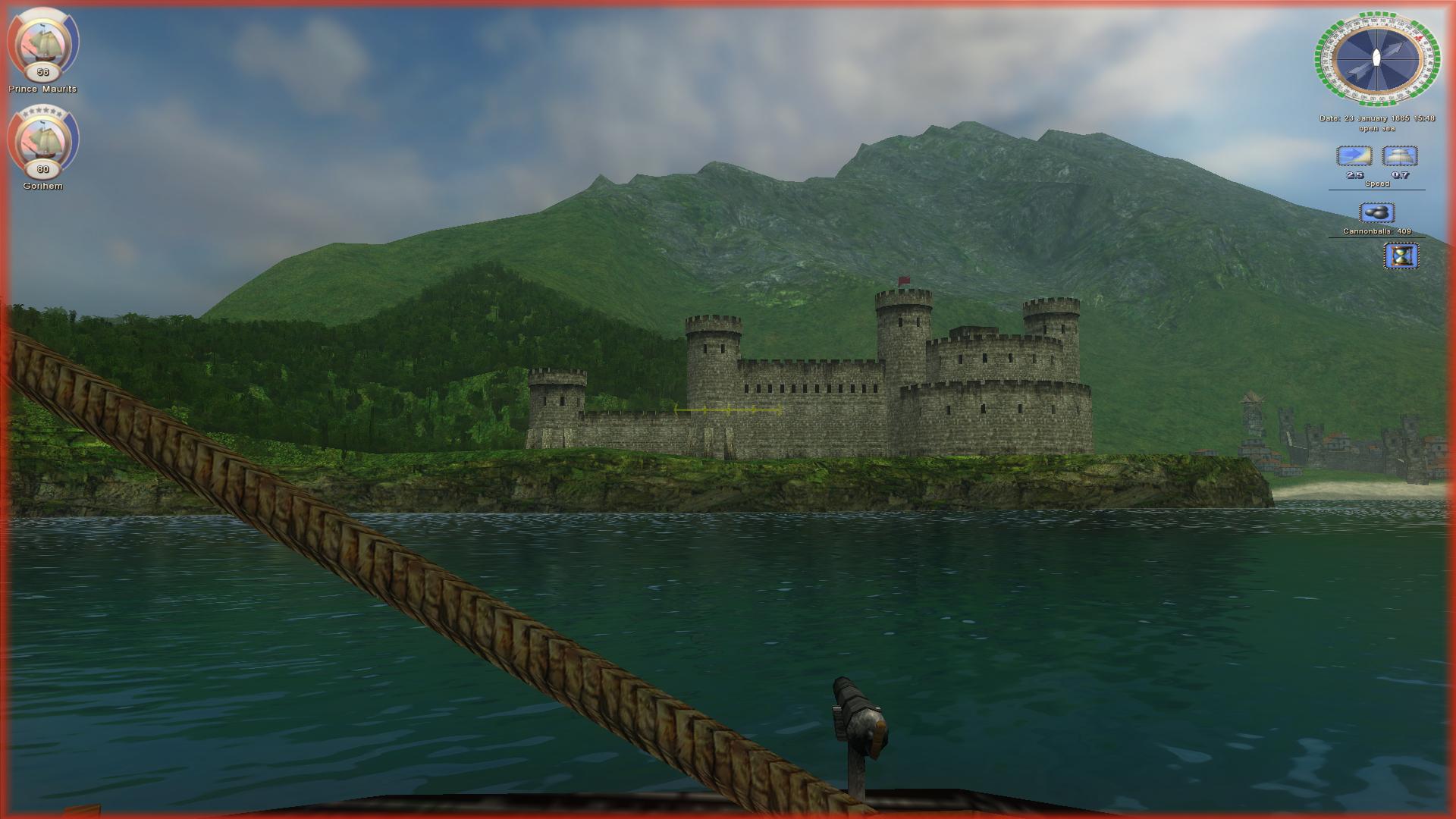1456x819 pixels.
Task: Activate the hourglass time acceleration icon
Action: 1401,256
